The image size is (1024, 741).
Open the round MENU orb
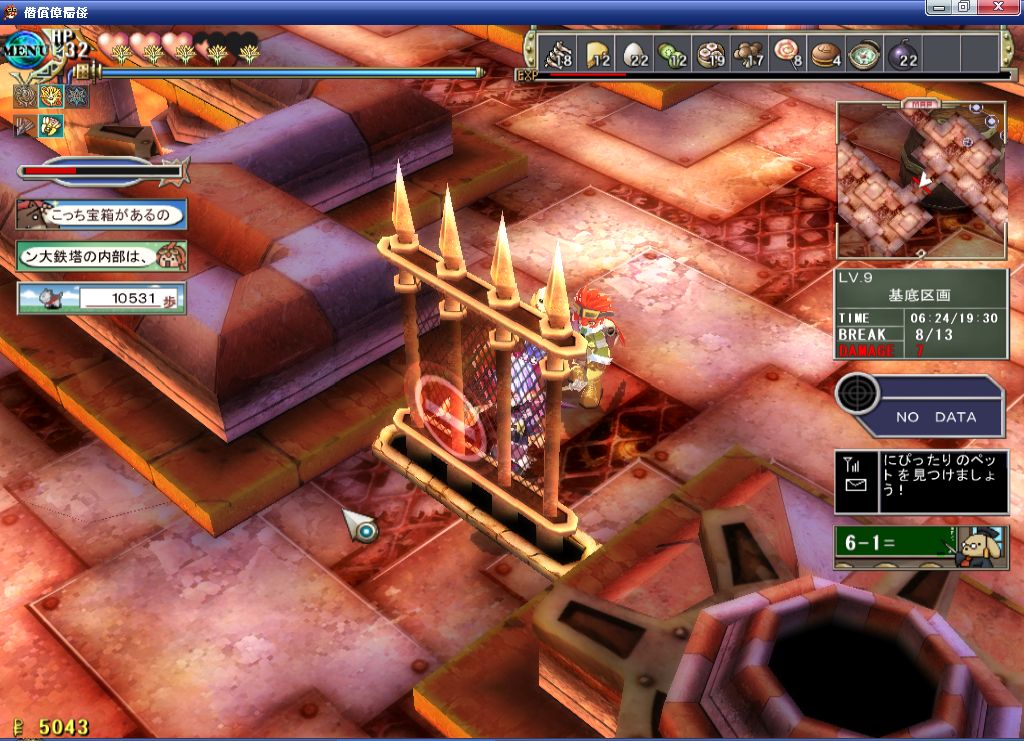[x=27, y=50]
